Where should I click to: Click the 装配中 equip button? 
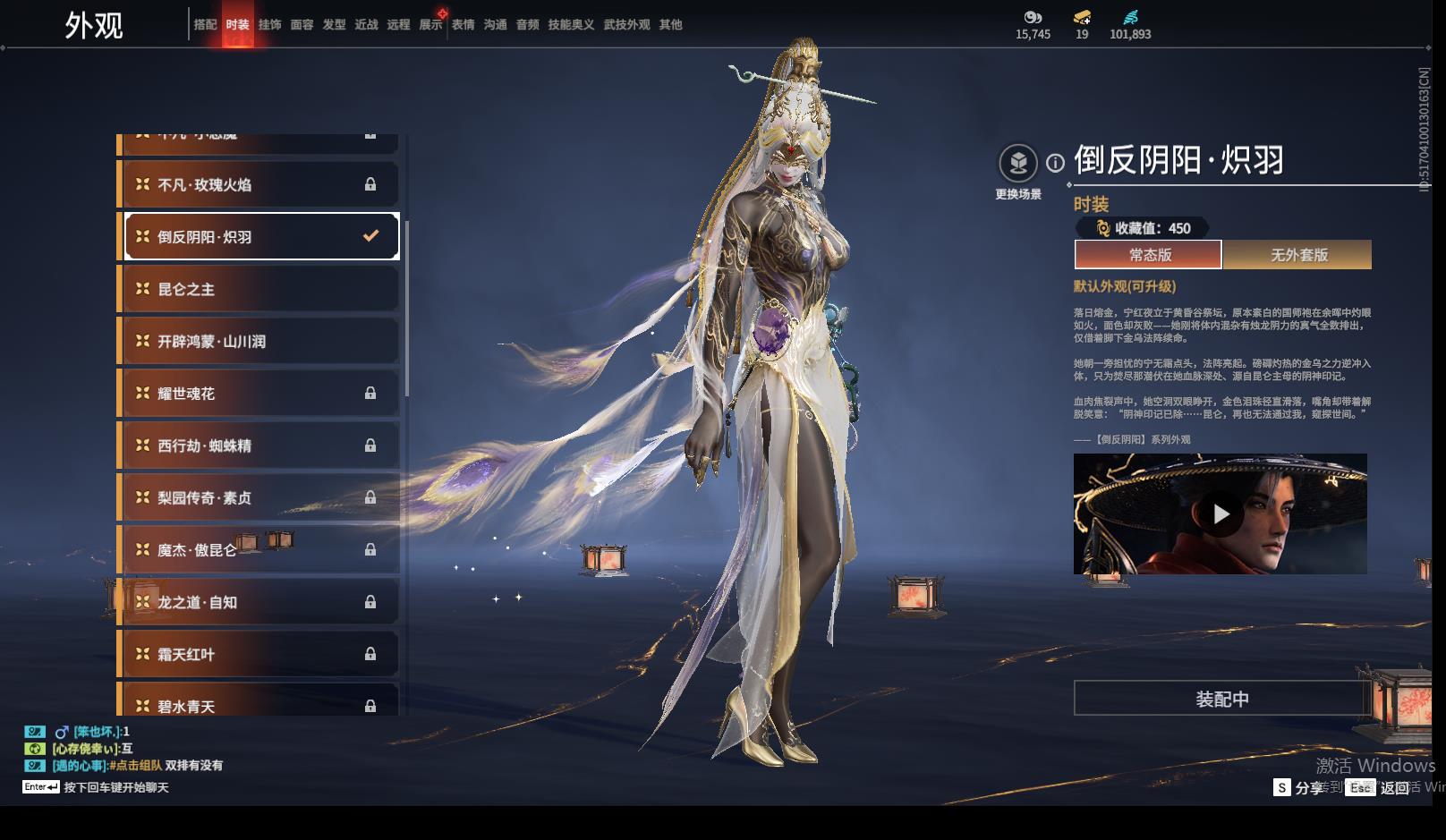[1221, 699]
